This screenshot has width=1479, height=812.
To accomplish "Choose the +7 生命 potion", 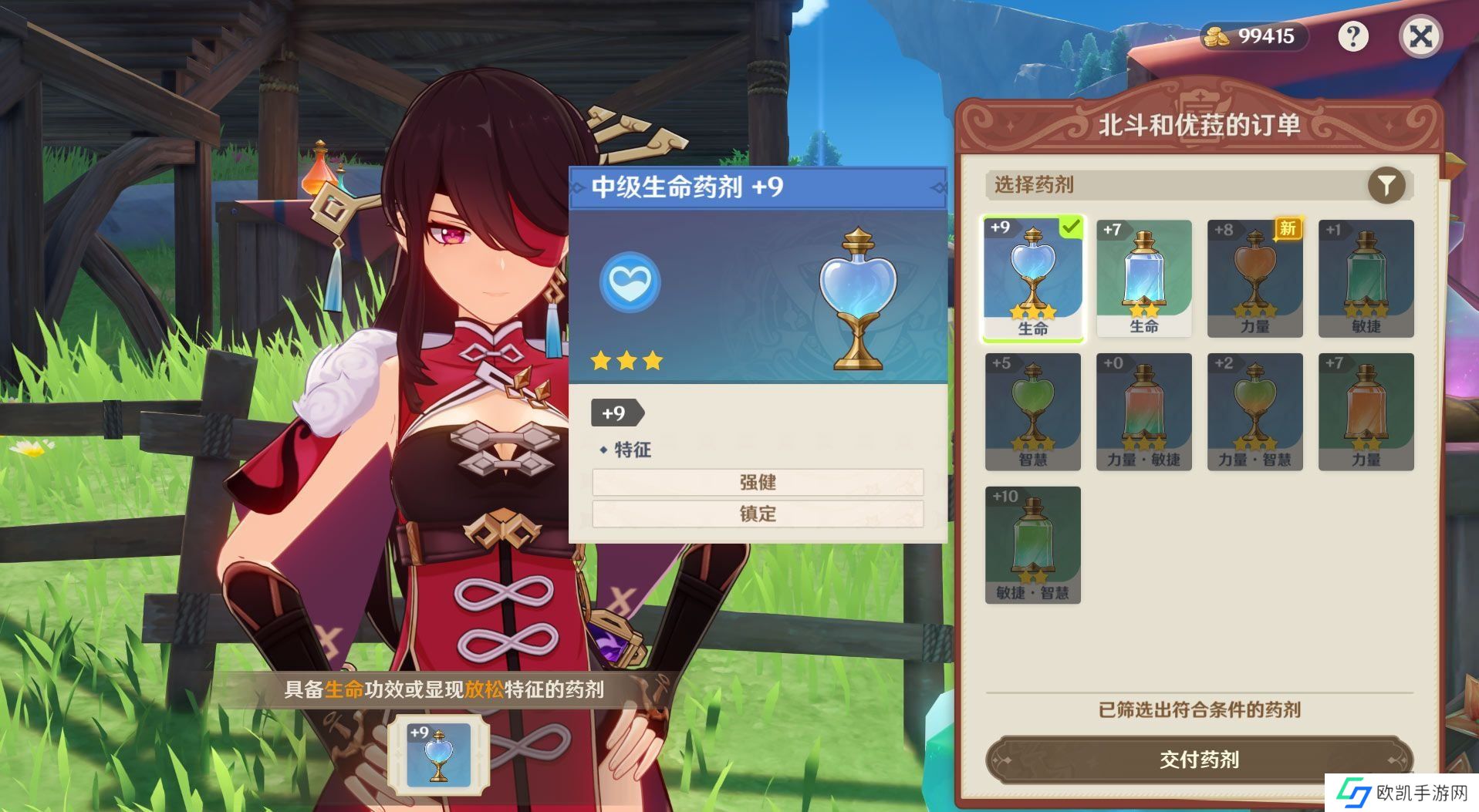I will [1143, 278].
